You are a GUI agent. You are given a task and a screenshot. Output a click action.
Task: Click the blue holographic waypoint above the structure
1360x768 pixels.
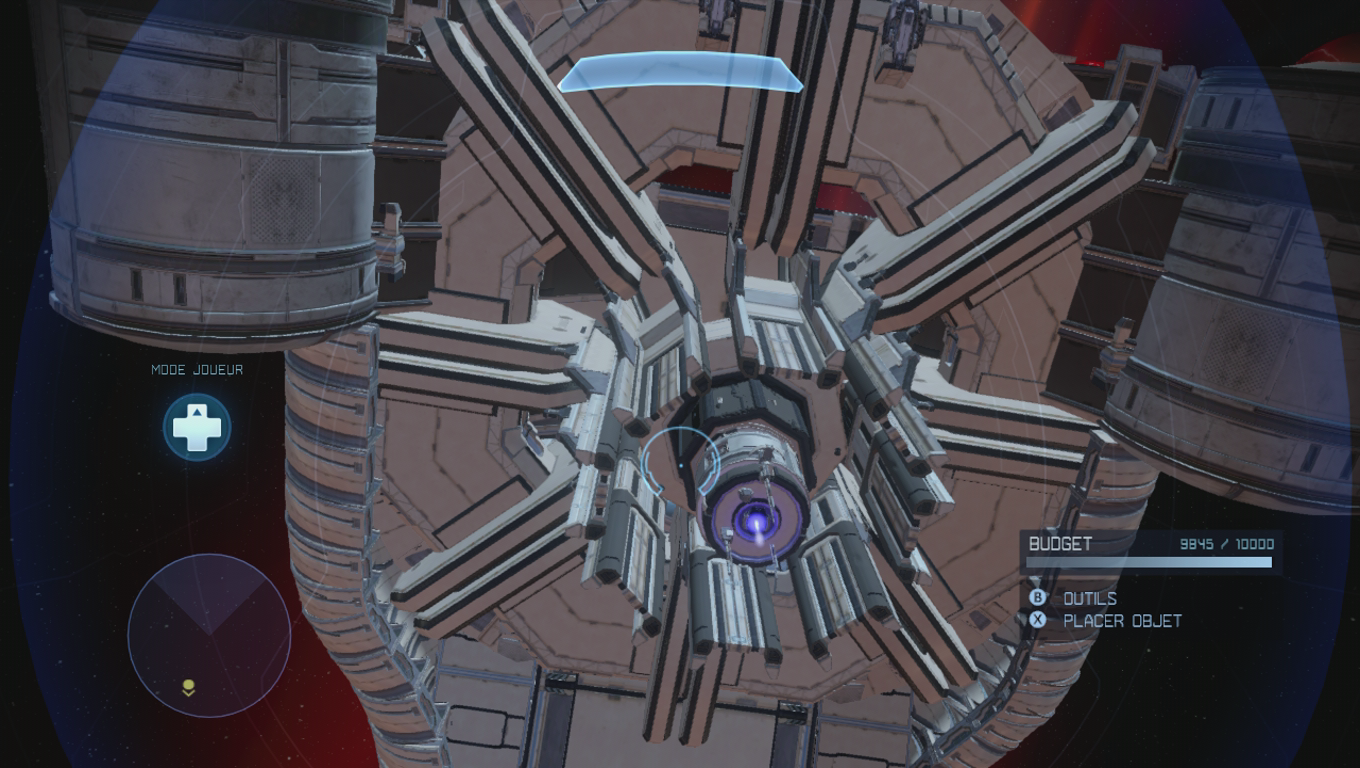pyautogui.click(x=680, y=73)
